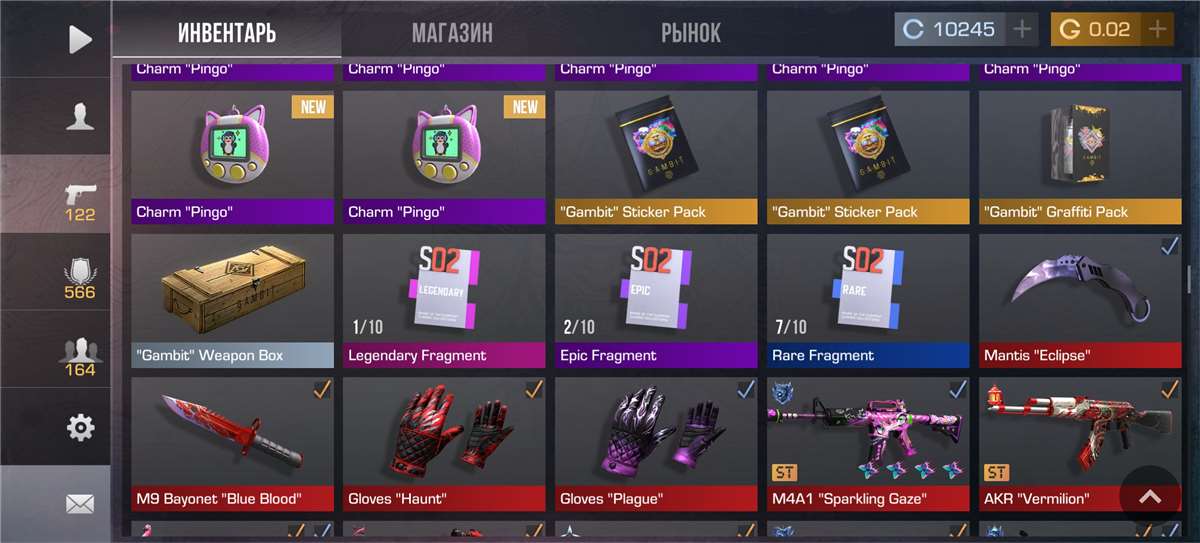Open the mail envelope
The width and height of the screenshot is (1200, 543).
pos(79,503)
